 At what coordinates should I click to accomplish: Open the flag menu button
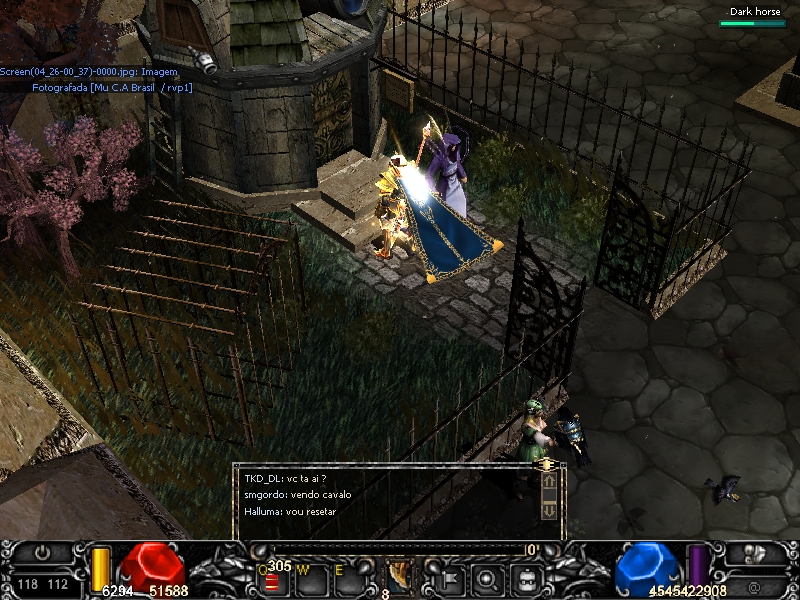coord(447,577)
